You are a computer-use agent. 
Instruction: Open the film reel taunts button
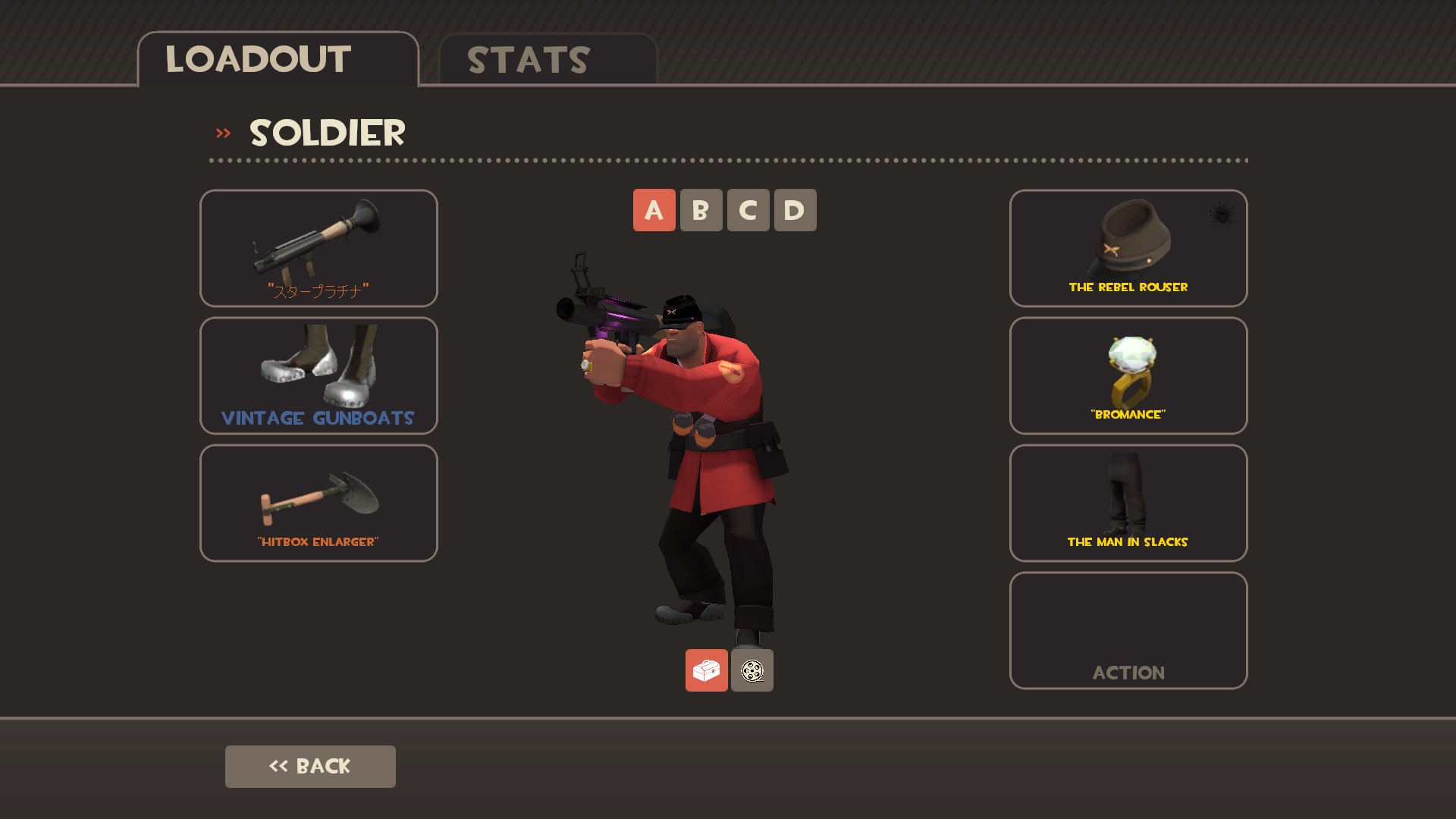click(752, 670)
